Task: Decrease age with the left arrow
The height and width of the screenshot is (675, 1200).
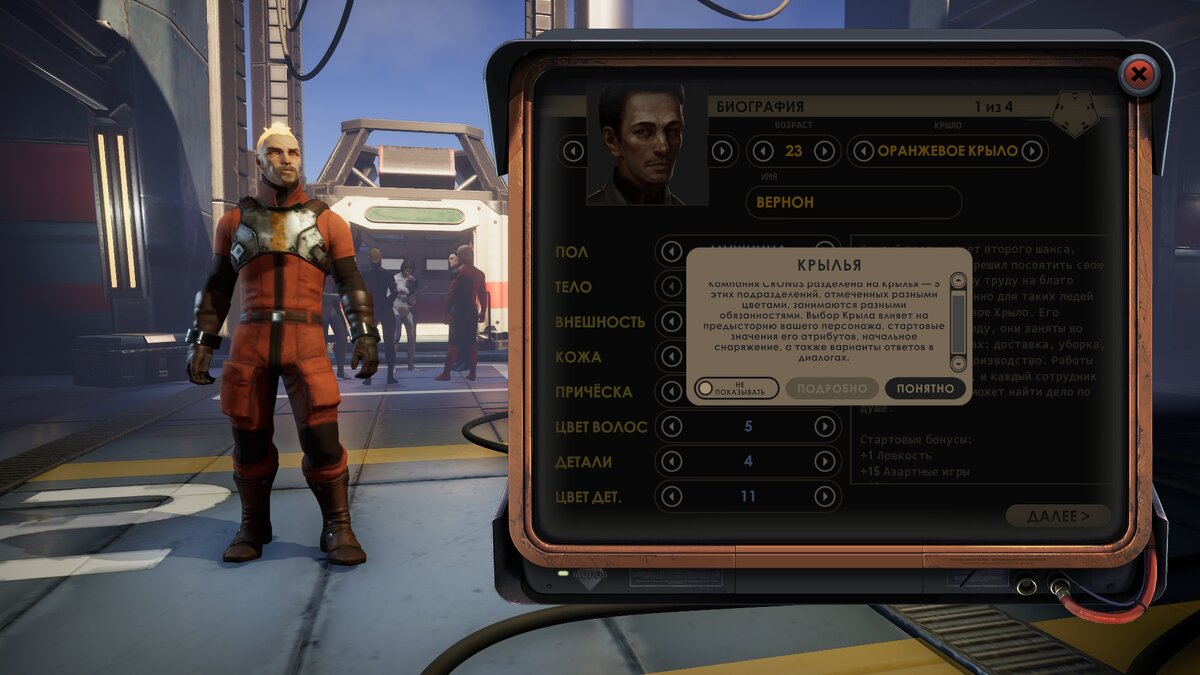Action: coord(763,152)
